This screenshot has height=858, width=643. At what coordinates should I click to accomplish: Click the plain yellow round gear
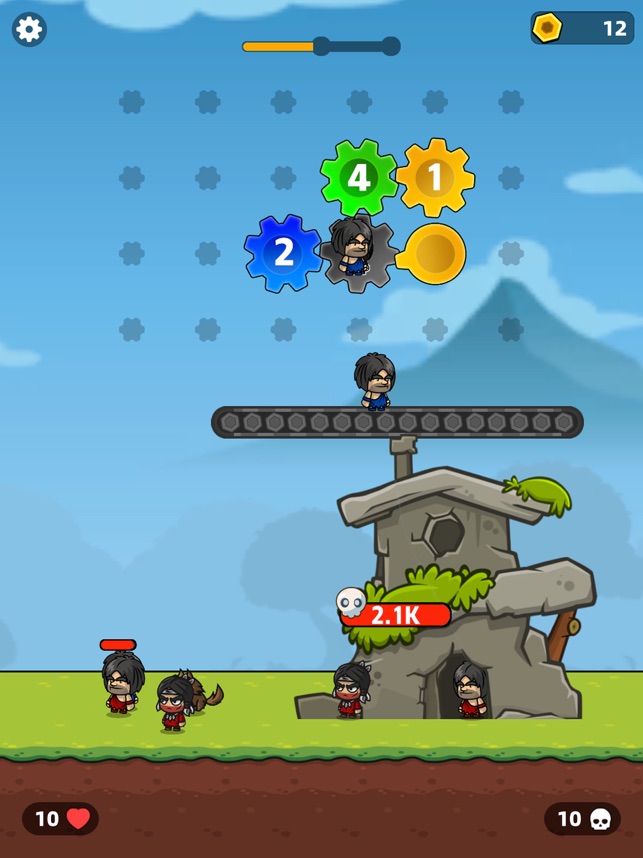point(434,254)
